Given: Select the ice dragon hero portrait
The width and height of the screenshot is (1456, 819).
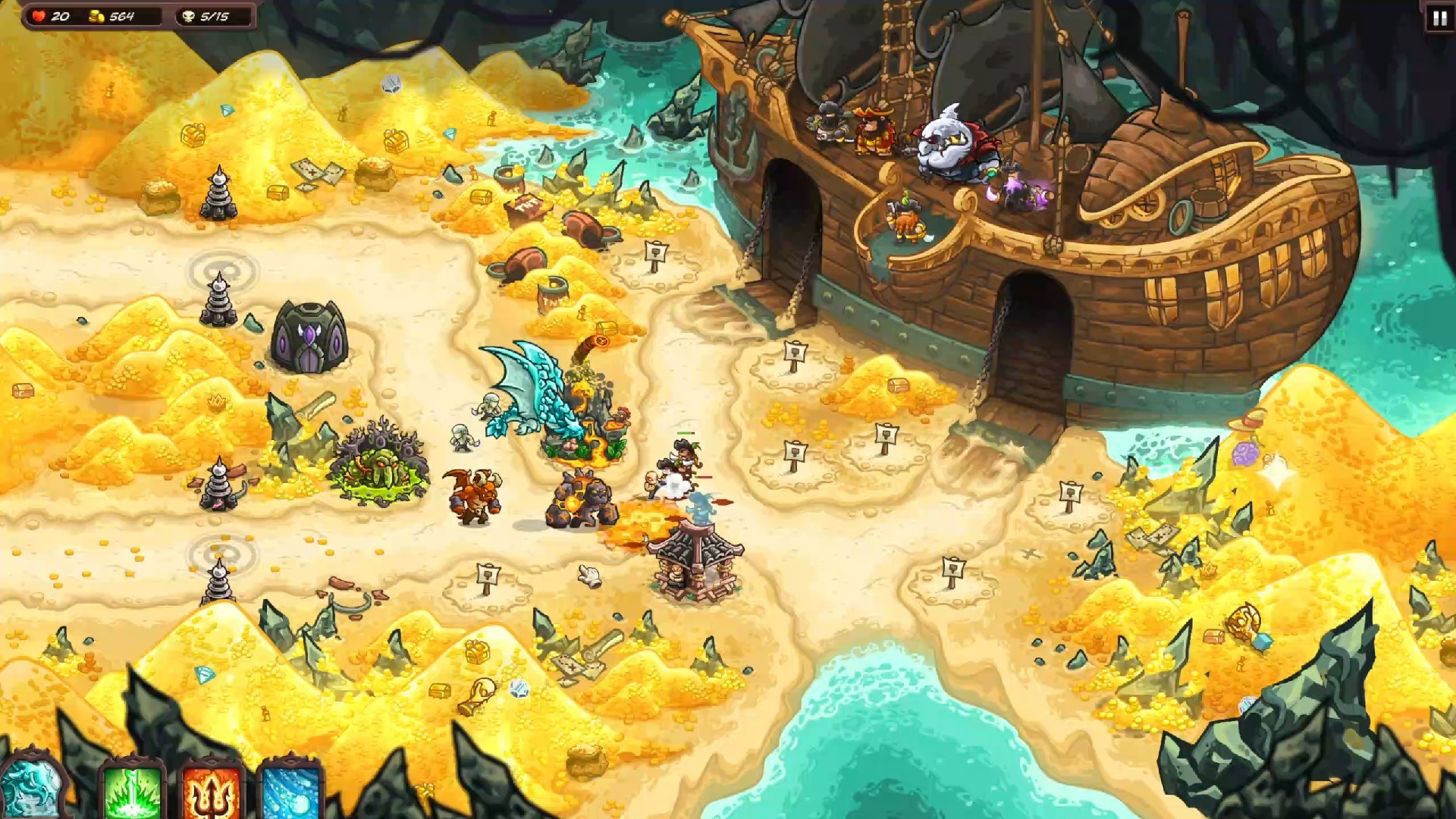Looking at the screenshot, I should tap(30, 789).
